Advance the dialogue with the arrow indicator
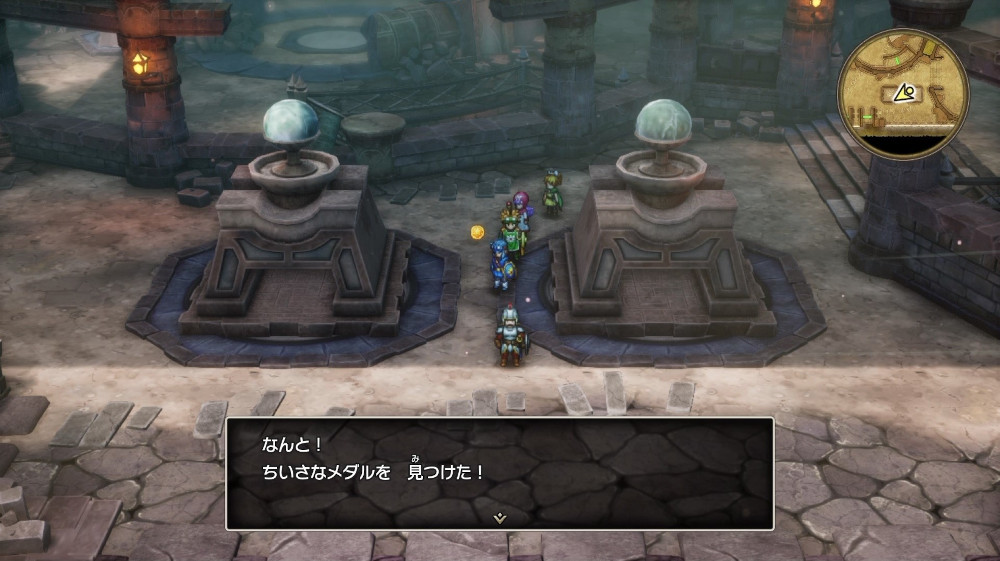Viewport: 1000px width, 561px height. click(x=499, y=517)
